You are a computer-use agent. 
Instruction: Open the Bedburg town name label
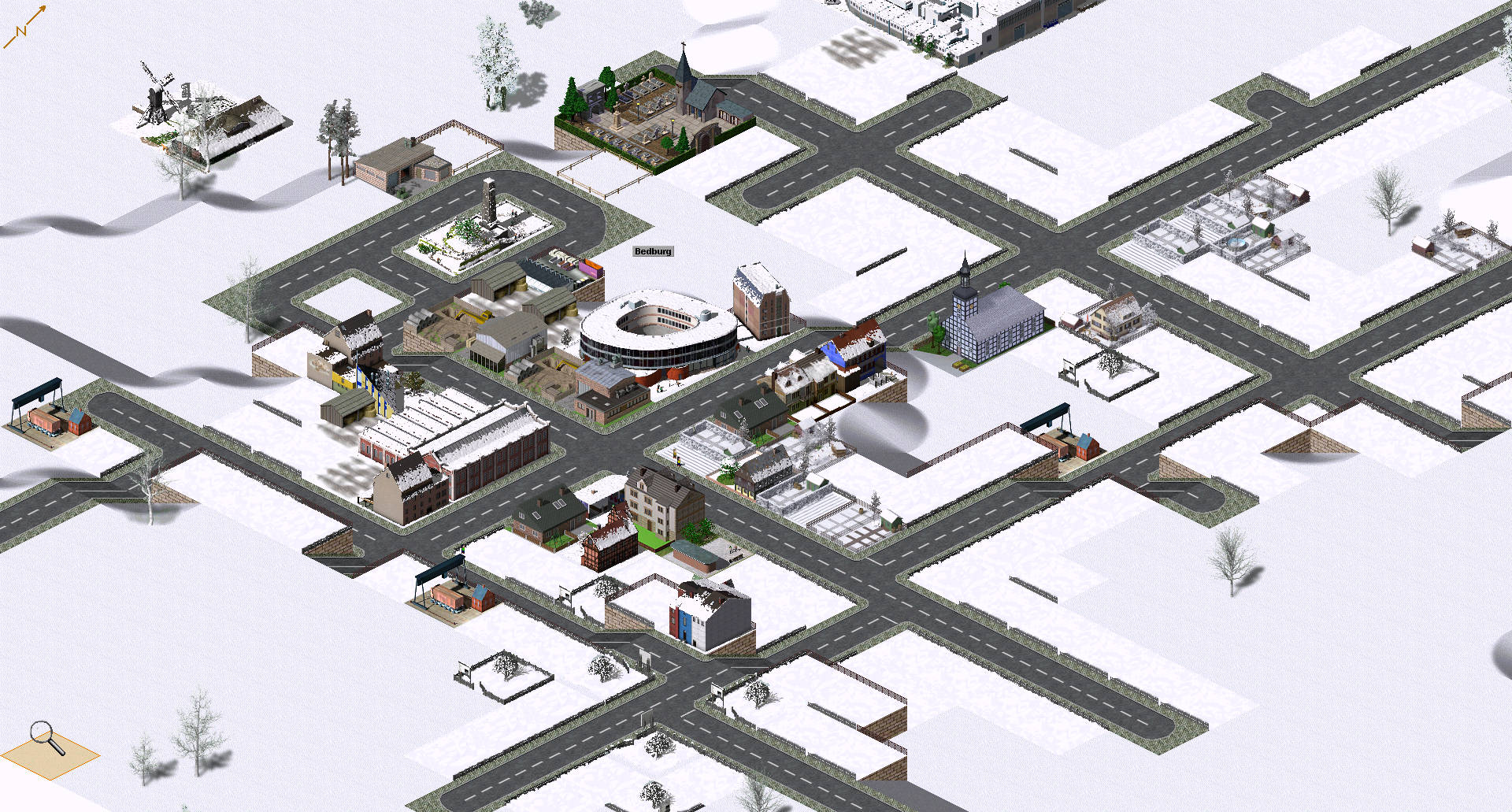click(653, 251)
